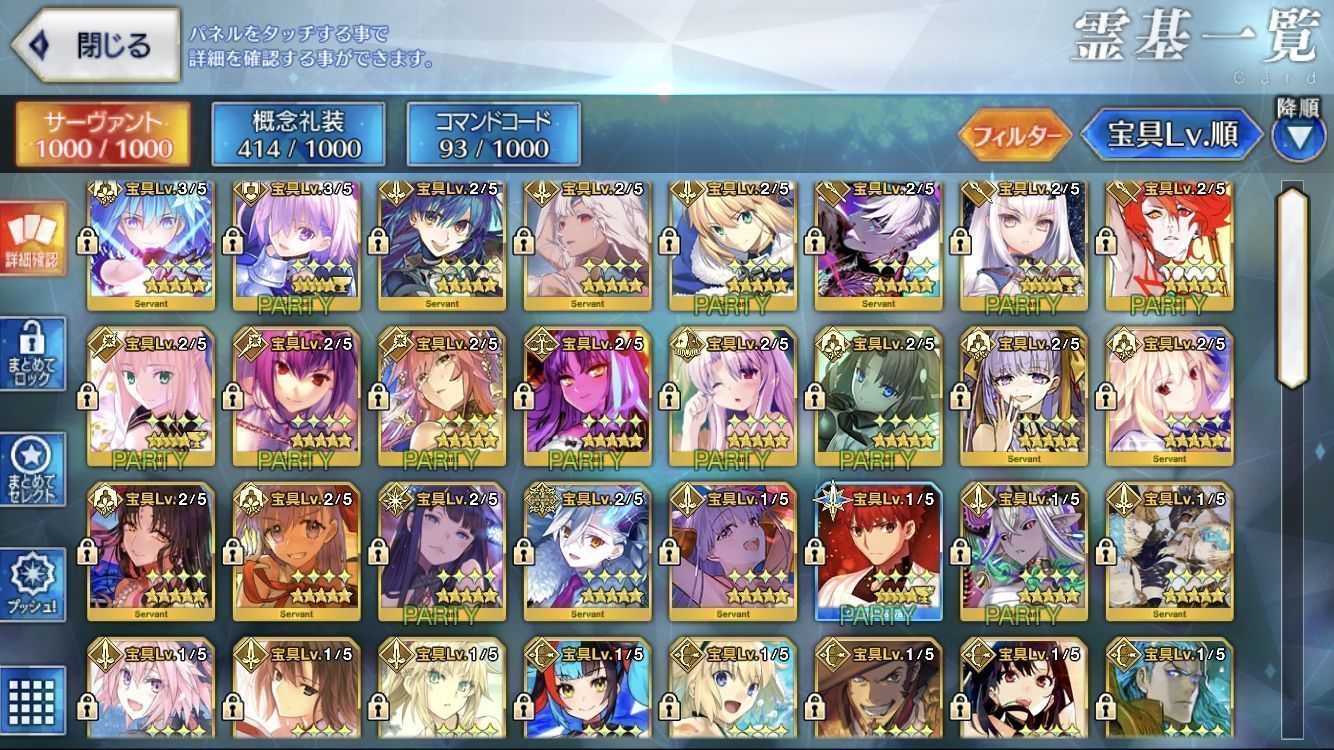The width and height of the screenshot is (1334, 750).
Task: Select the white-haired servant with crown
Action: [1023, 240]
